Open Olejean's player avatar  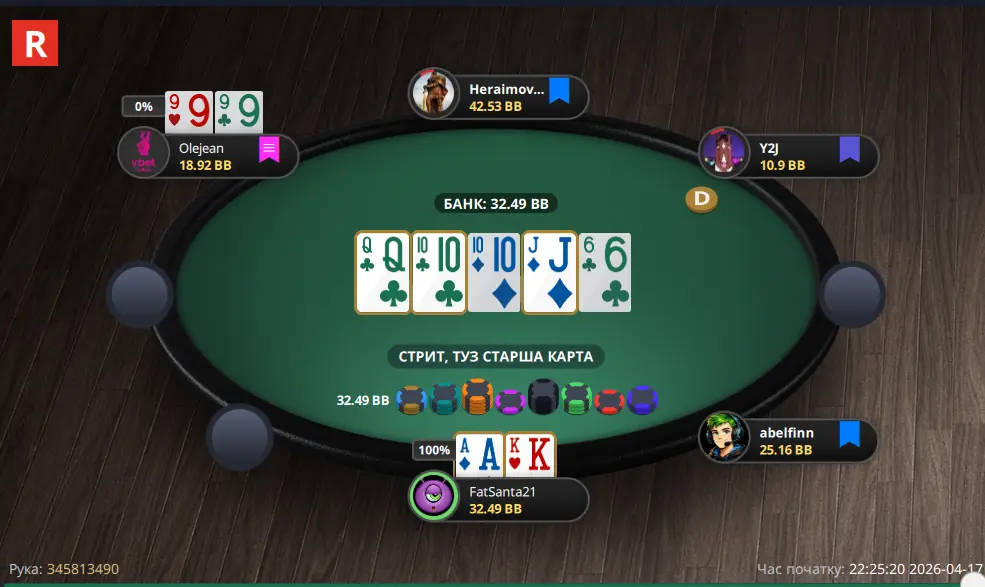tap(143, 153)
